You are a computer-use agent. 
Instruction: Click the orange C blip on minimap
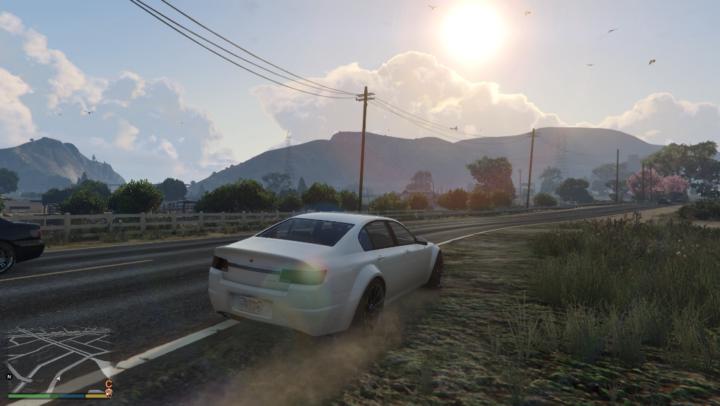pos(108,383)
